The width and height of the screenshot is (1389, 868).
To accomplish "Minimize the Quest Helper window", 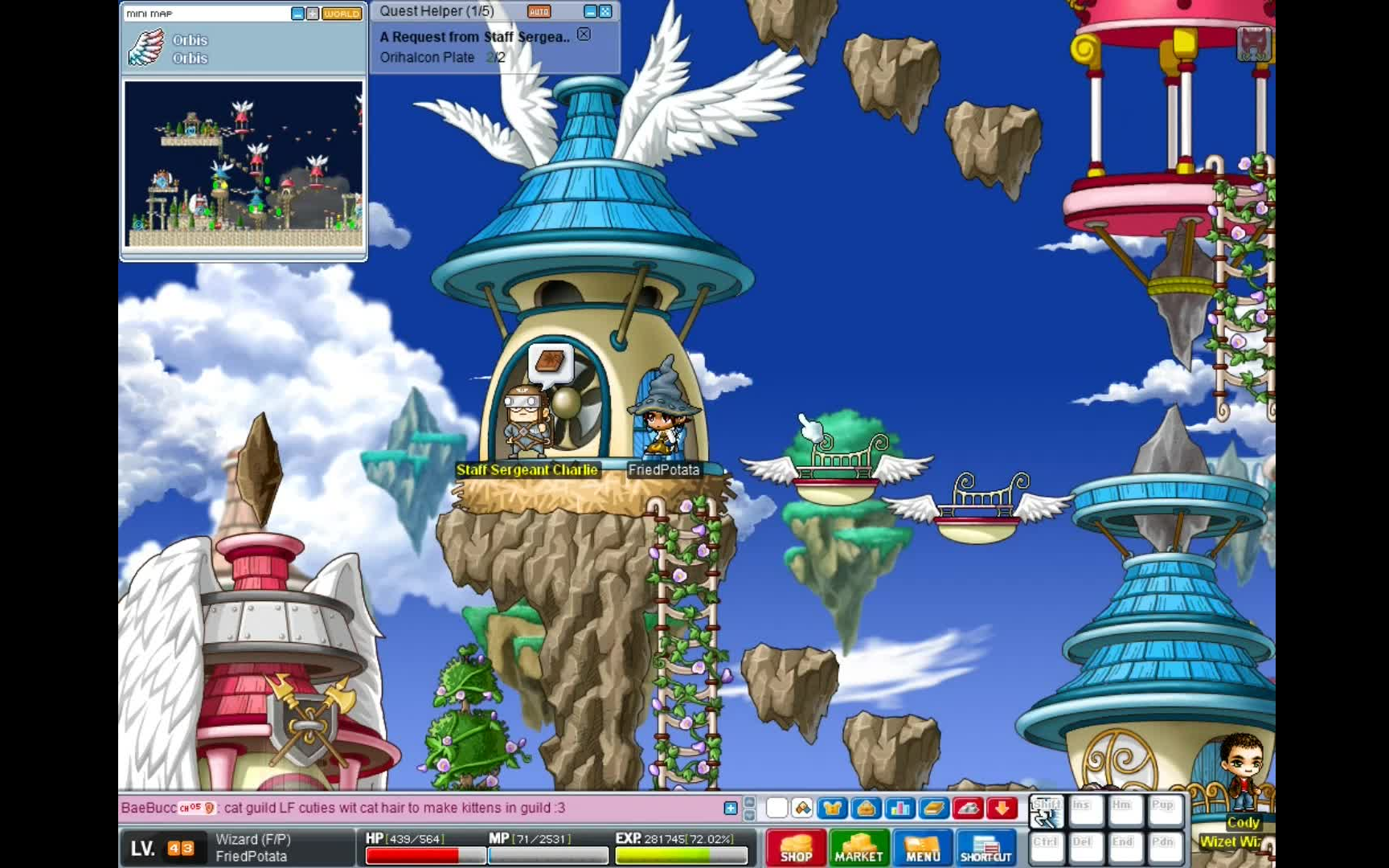I will [591, 12].
